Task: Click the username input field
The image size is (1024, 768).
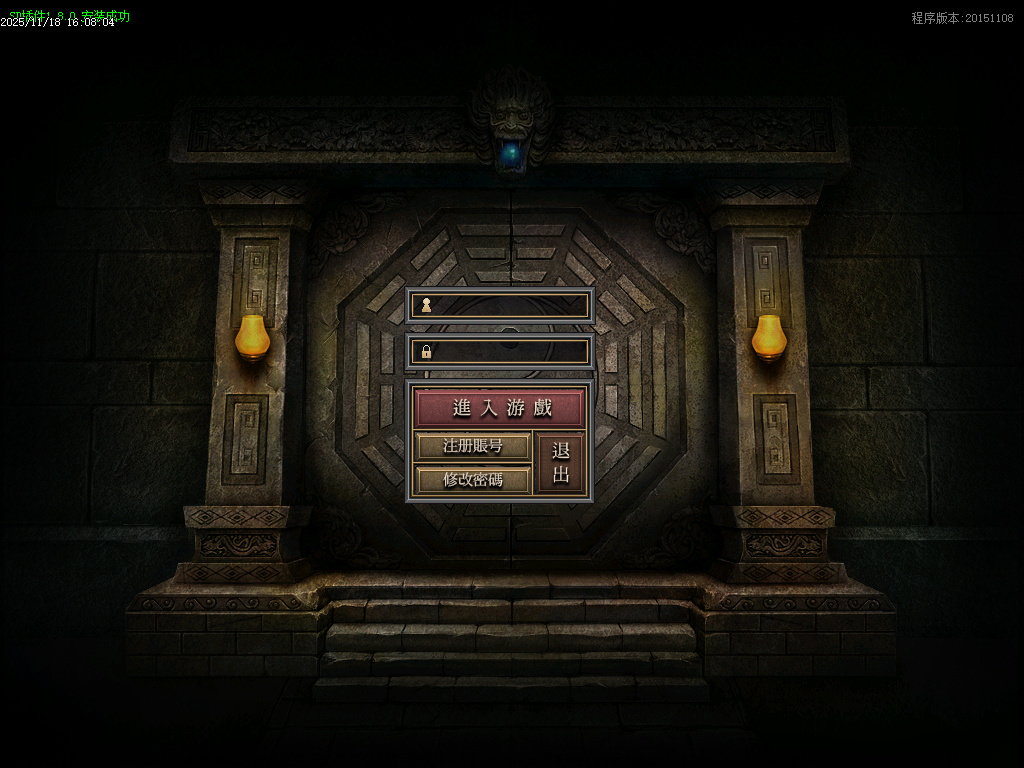Action: coord(509,305)
